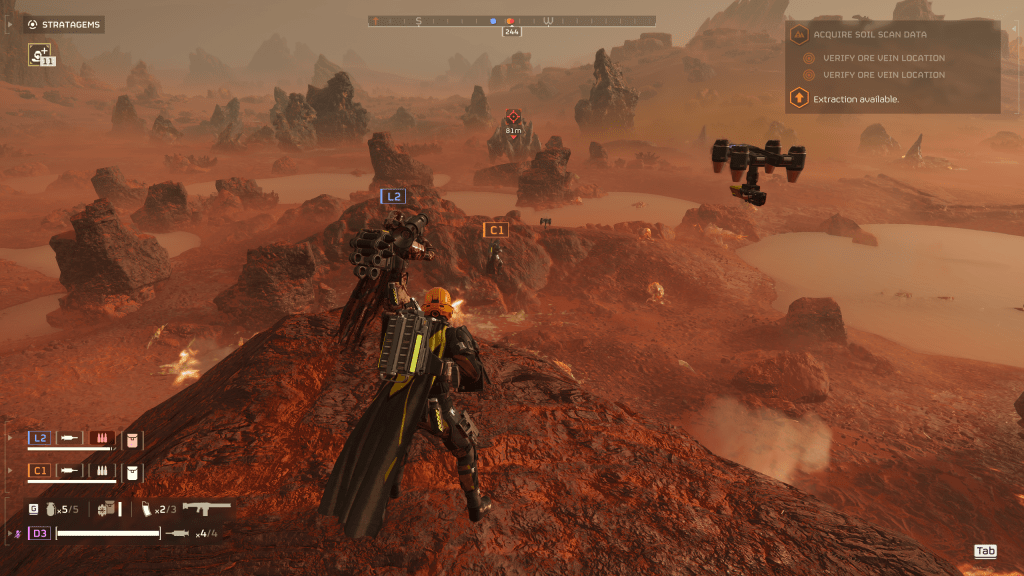The height and width of the screenshot is (576, 1024).
Task: Select the L2 squadmate tag in squad list
Action: click(x=41, y=438)
